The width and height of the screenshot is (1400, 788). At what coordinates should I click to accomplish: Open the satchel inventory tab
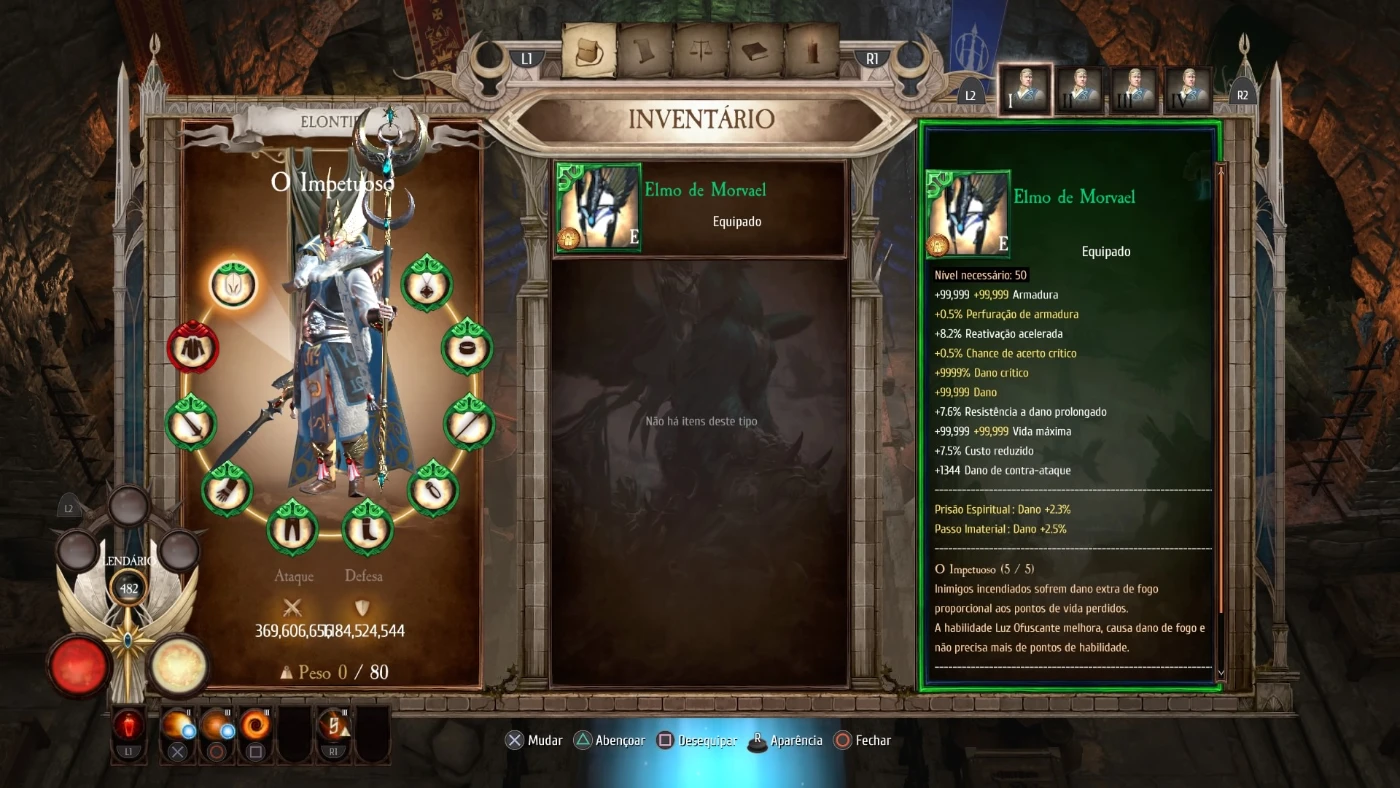click(x=589, y=51)
